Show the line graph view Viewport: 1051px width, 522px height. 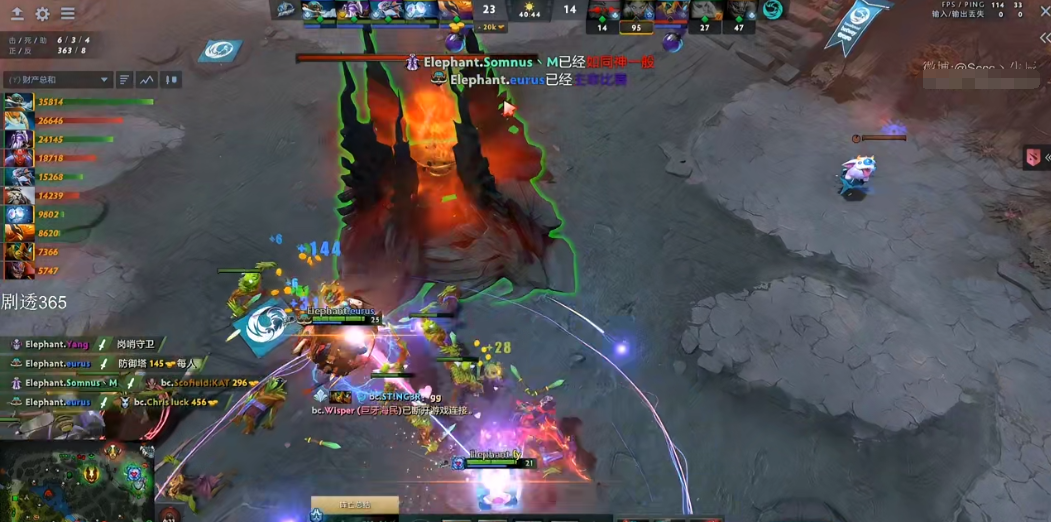pyautogui.click(x=148, y=80)
